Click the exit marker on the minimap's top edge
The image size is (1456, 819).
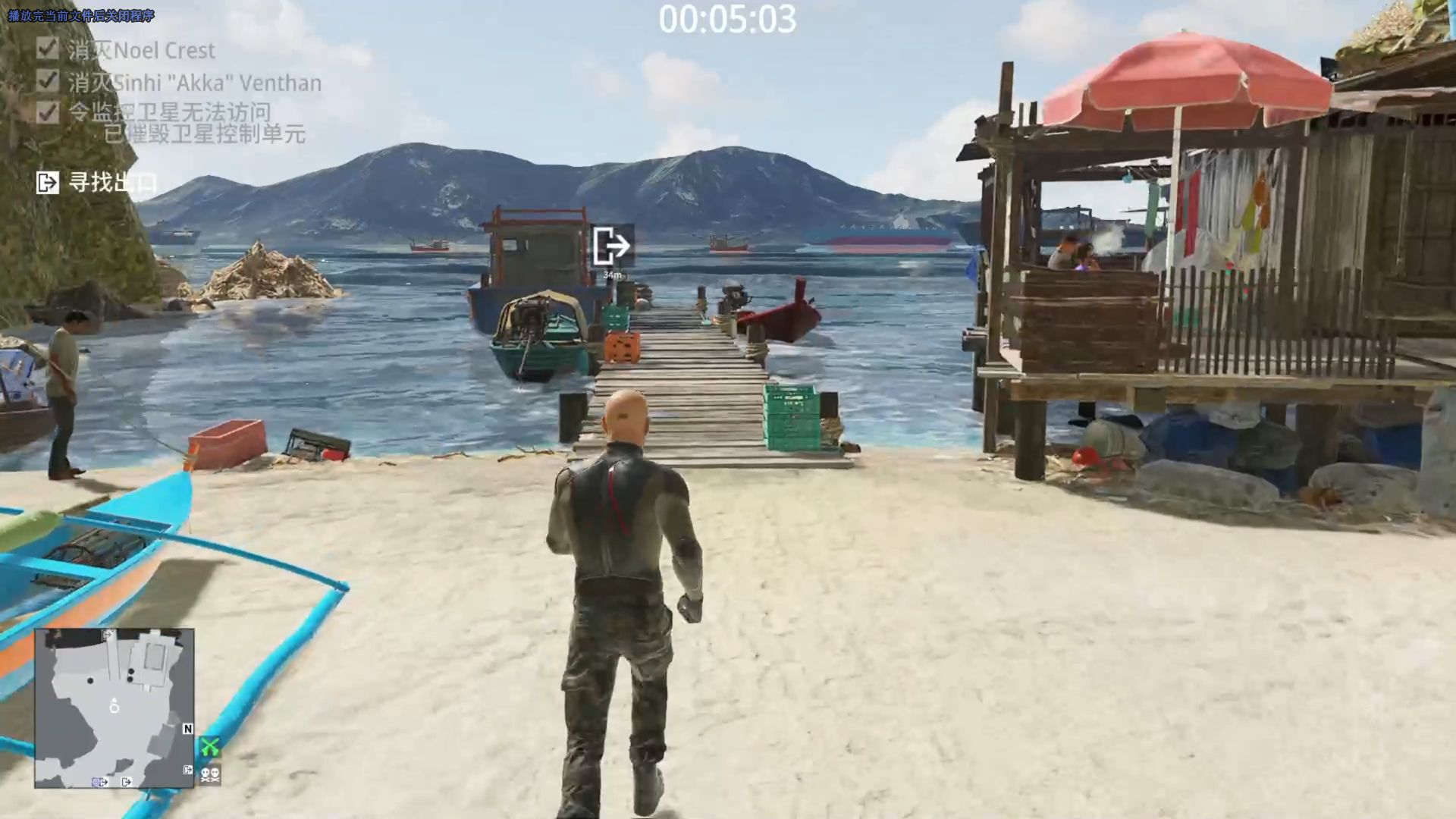click(109, 634)
